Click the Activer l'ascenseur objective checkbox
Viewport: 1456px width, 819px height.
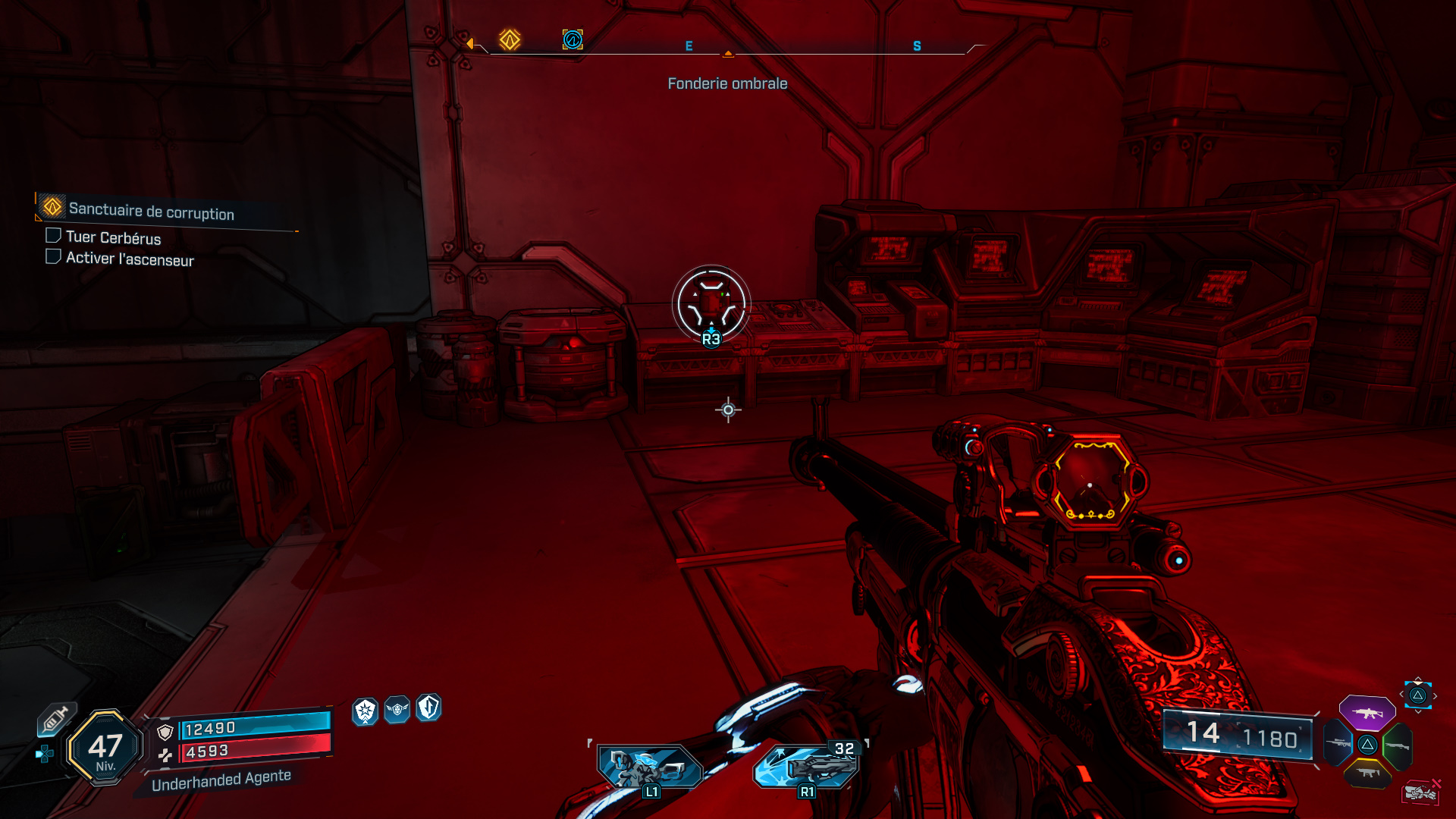coord(53,257)
